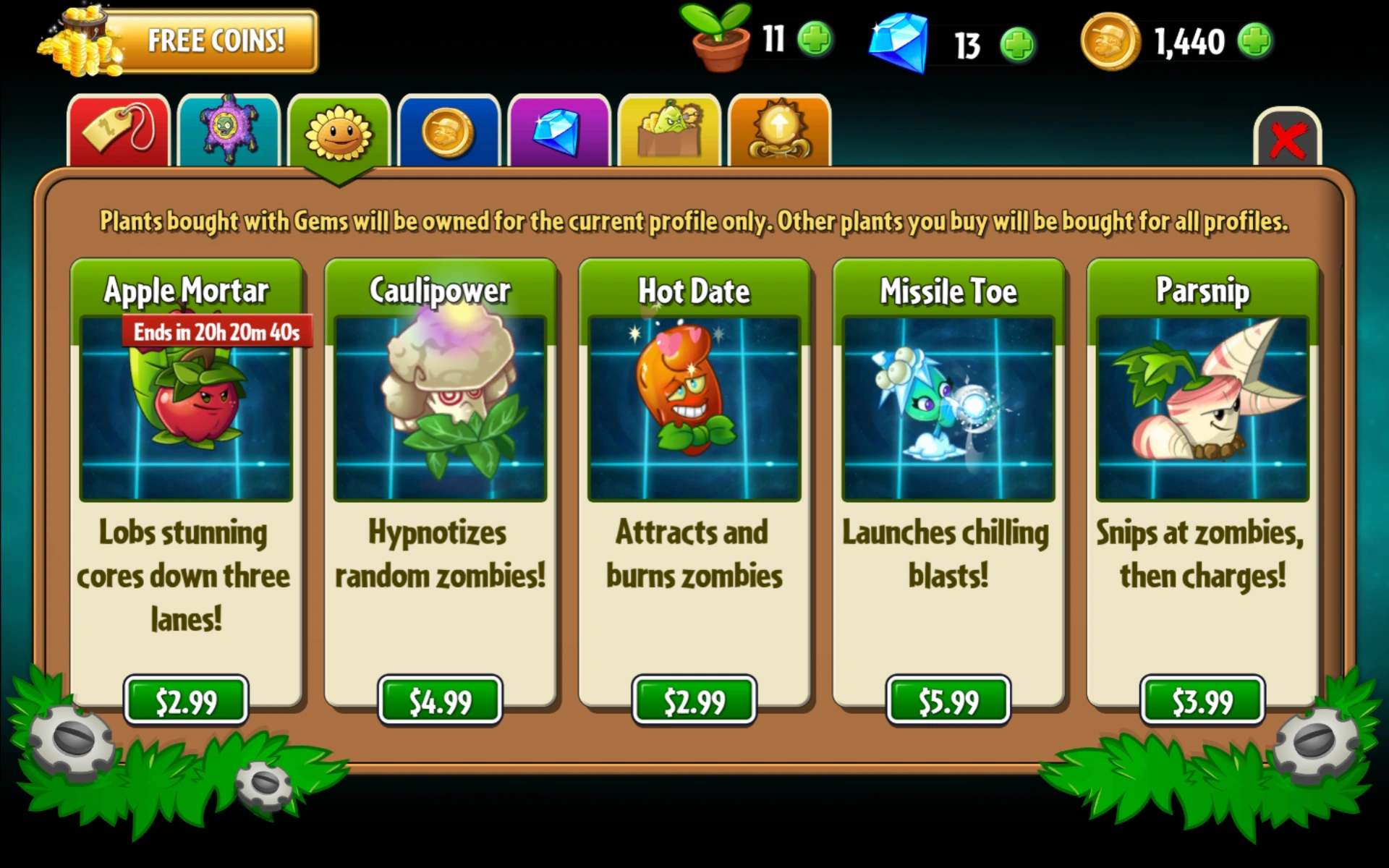Add more gems with the plus icon
This screenshot has width=1389, height=868.
click(1019, 46)
